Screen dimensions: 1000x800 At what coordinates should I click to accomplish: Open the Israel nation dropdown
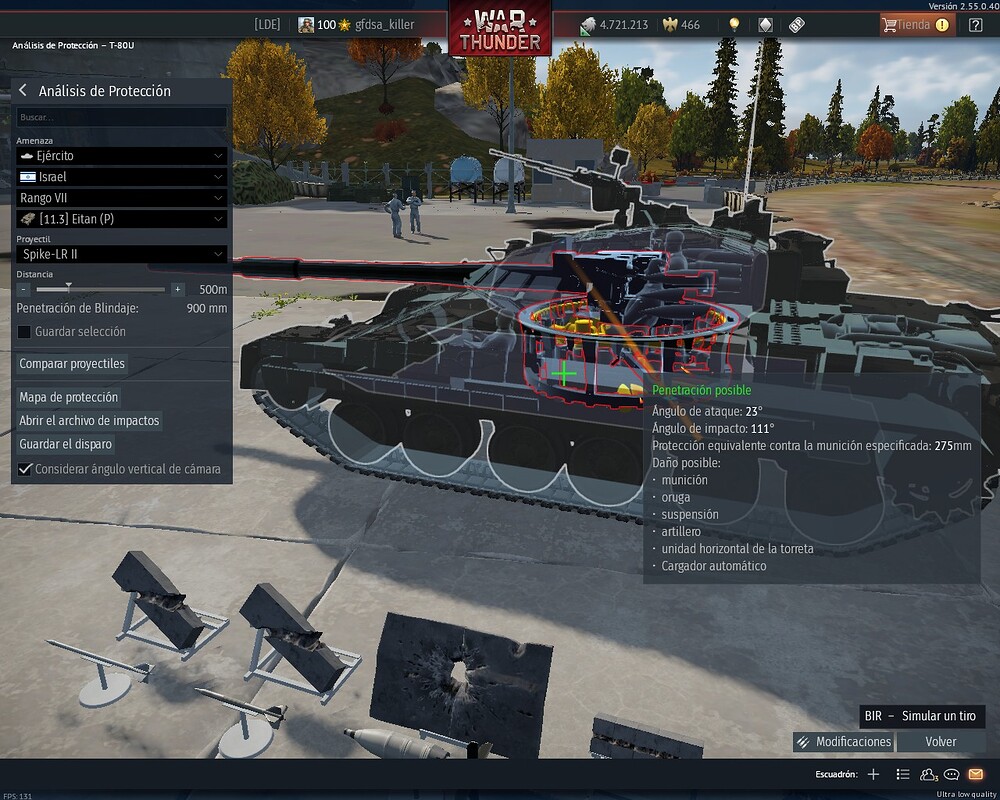click(x=121, y=177)
